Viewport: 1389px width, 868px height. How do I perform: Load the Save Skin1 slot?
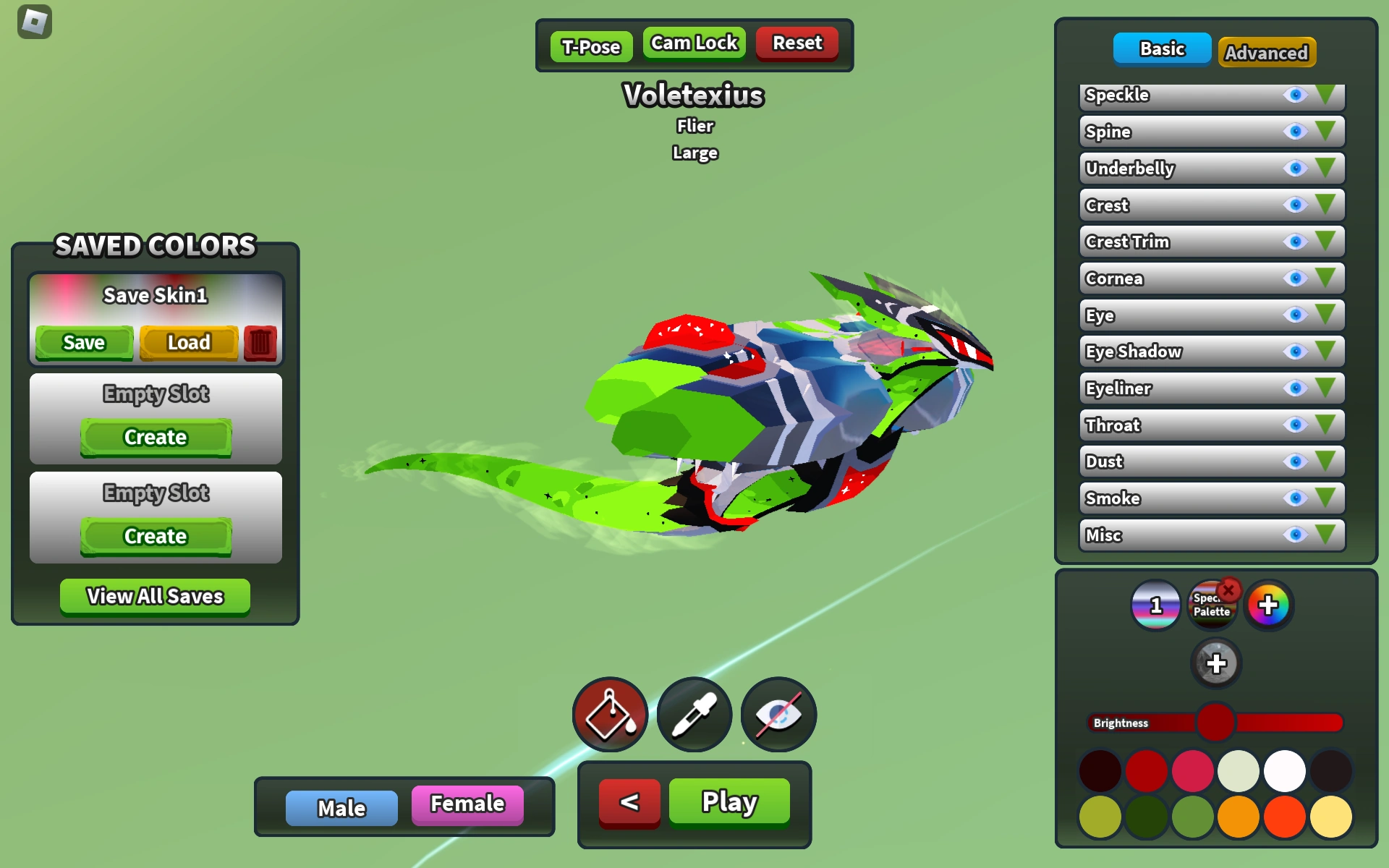pos(189,341)
